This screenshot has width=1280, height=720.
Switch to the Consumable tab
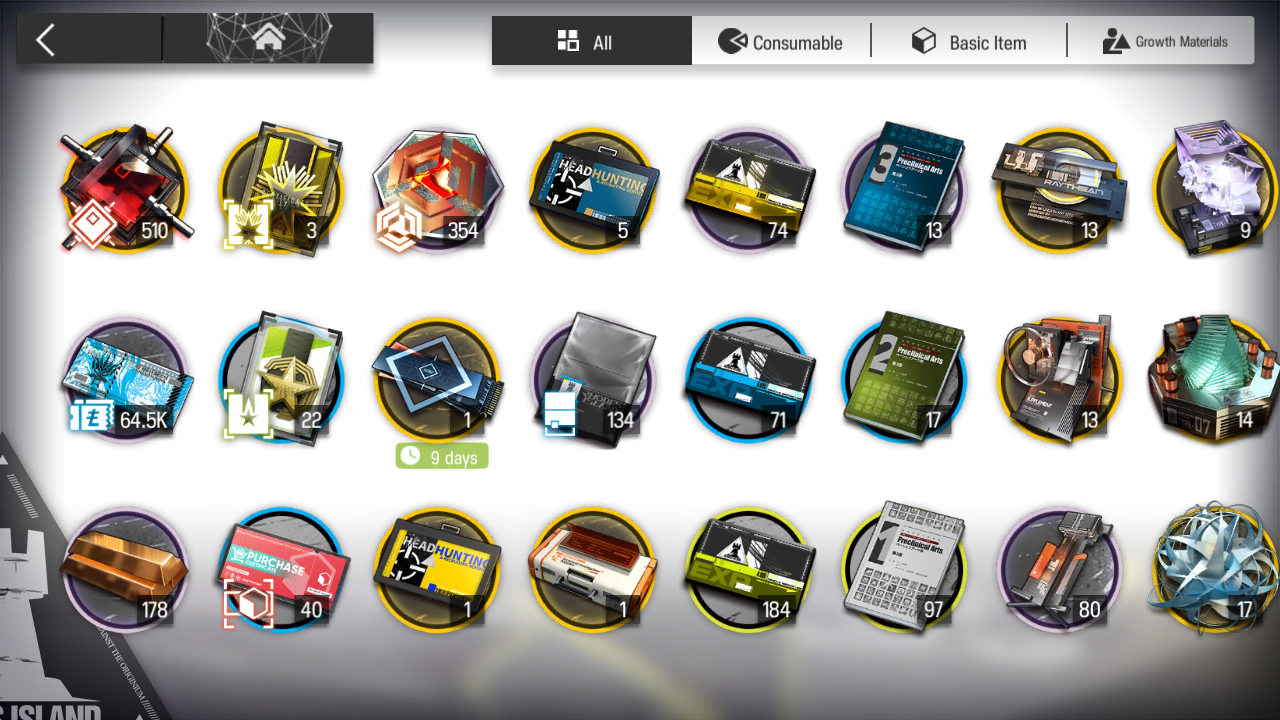click(x=781, y=42)
